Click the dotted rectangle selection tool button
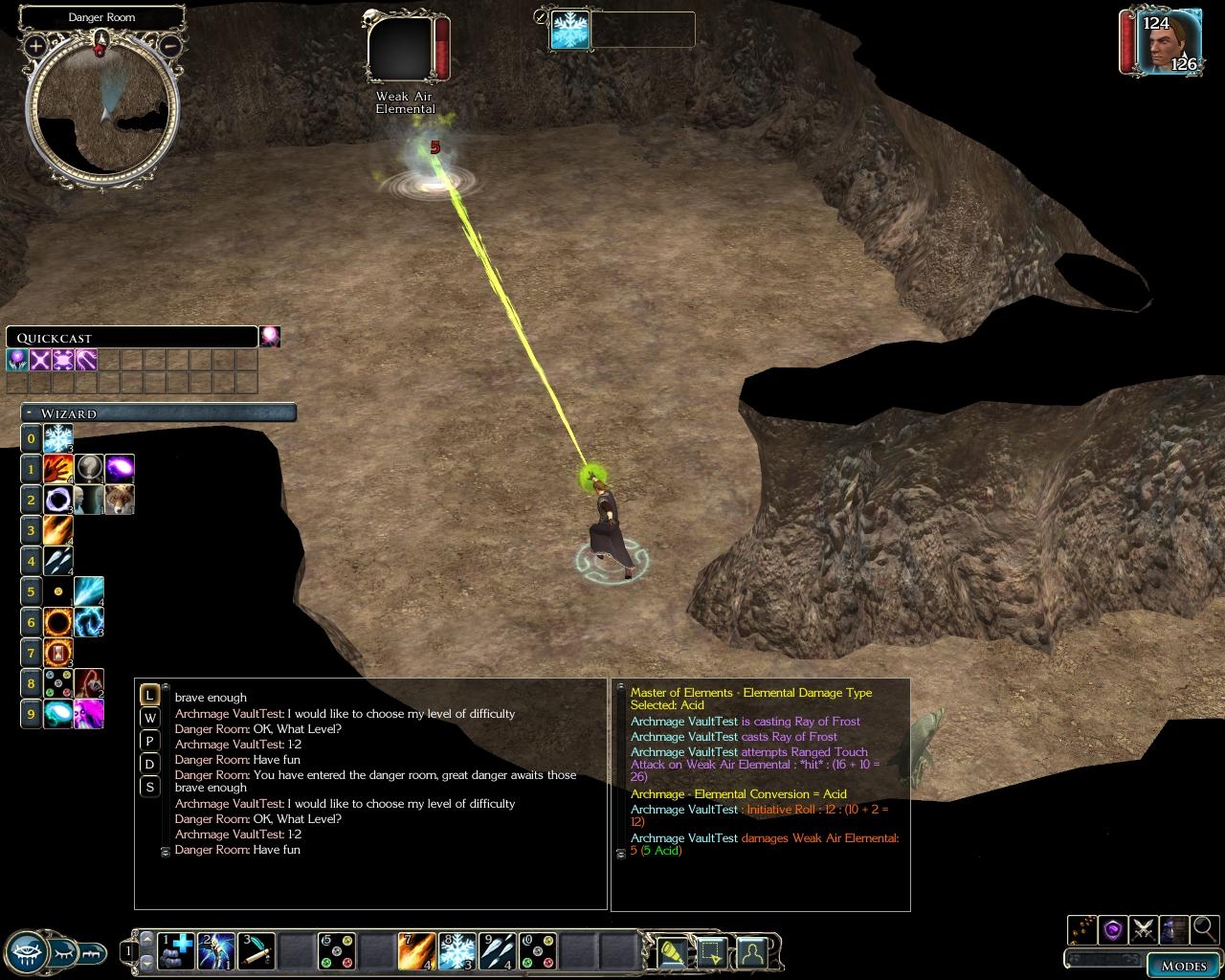The height and width of the screenshot is (980, 1225). [711, 951]
